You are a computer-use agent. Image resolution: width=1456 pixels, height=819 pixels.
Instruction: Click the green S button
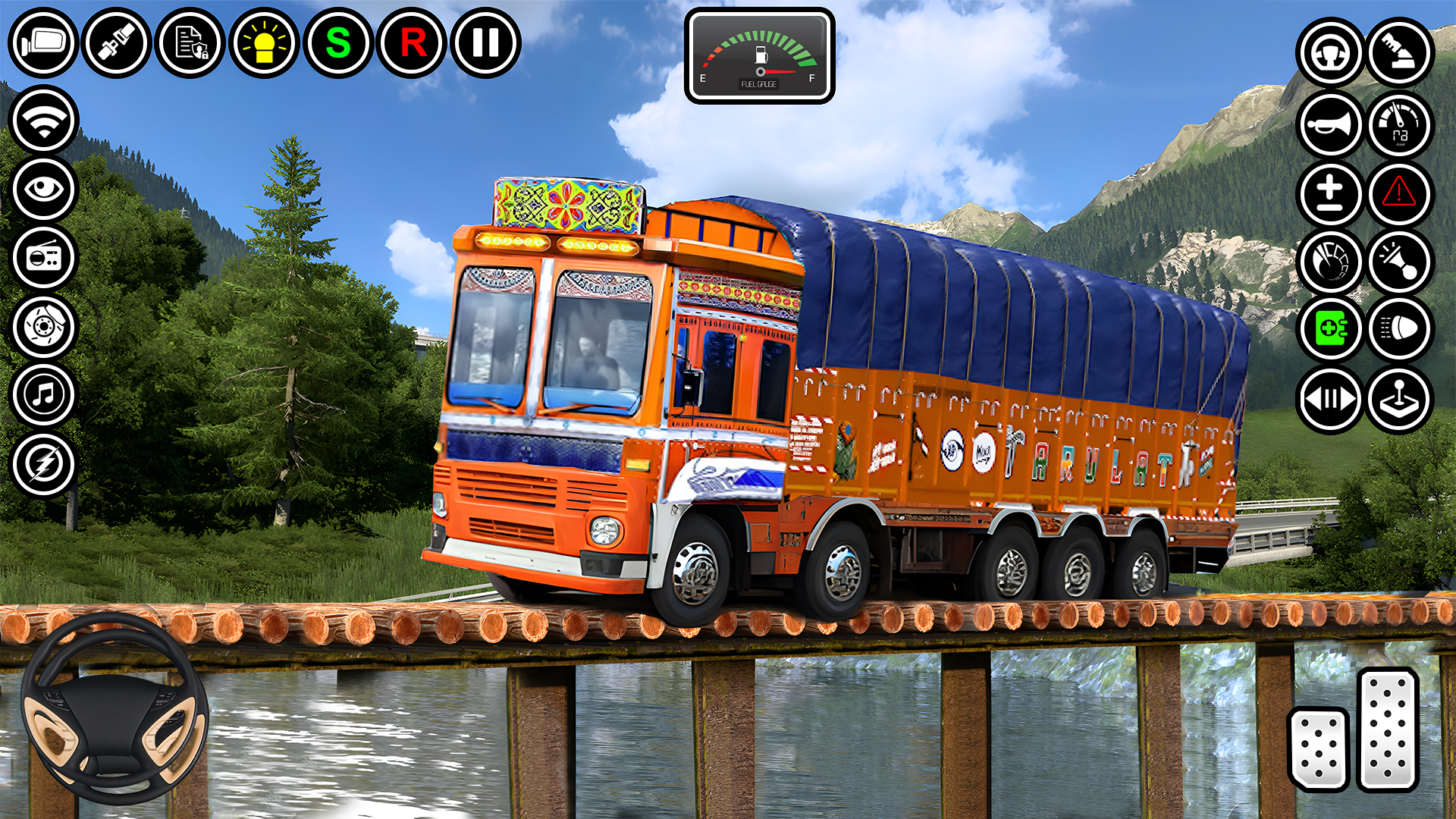point(338,42)
